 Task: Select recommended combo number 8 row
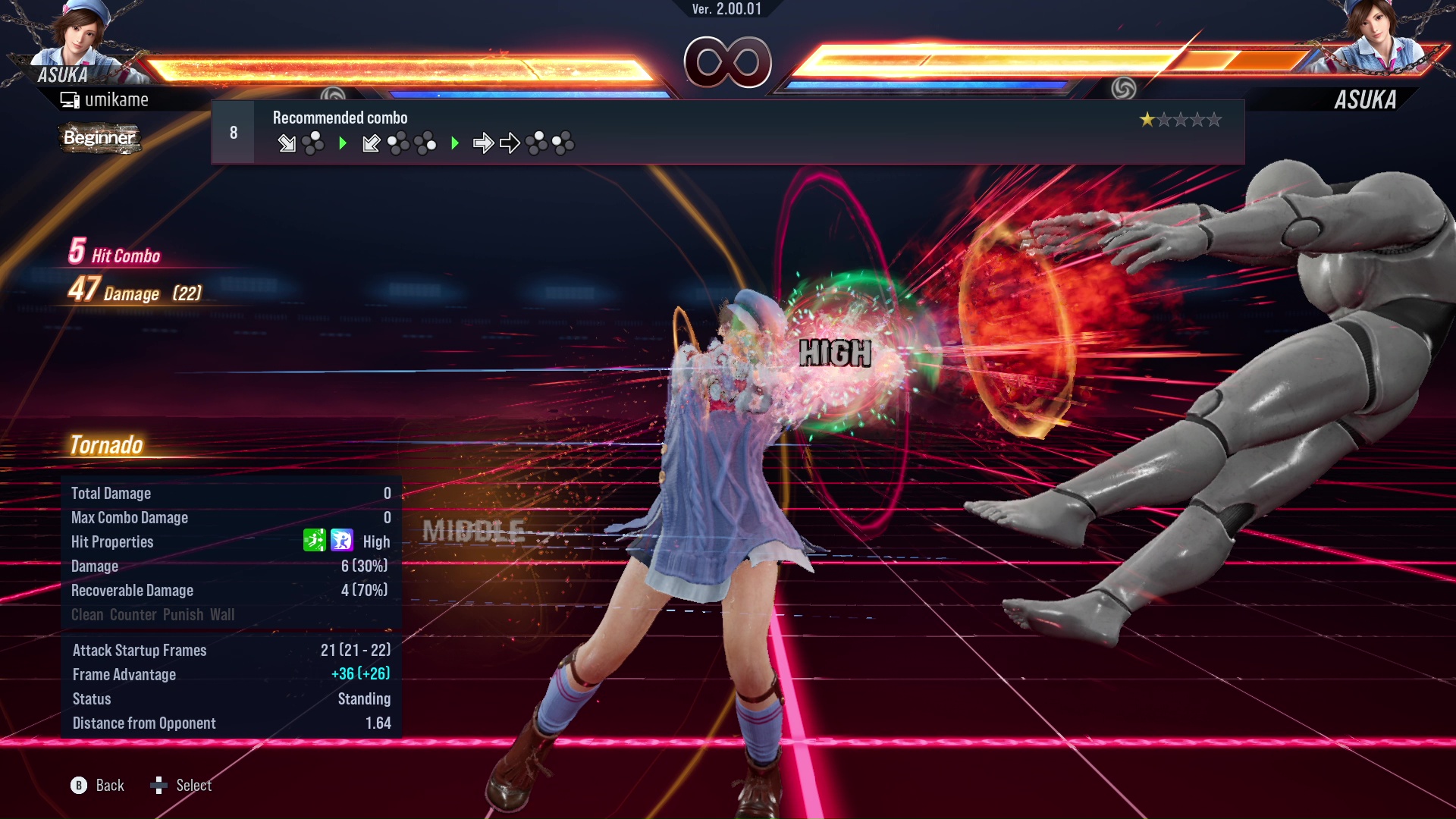click(x=726, y=133)
